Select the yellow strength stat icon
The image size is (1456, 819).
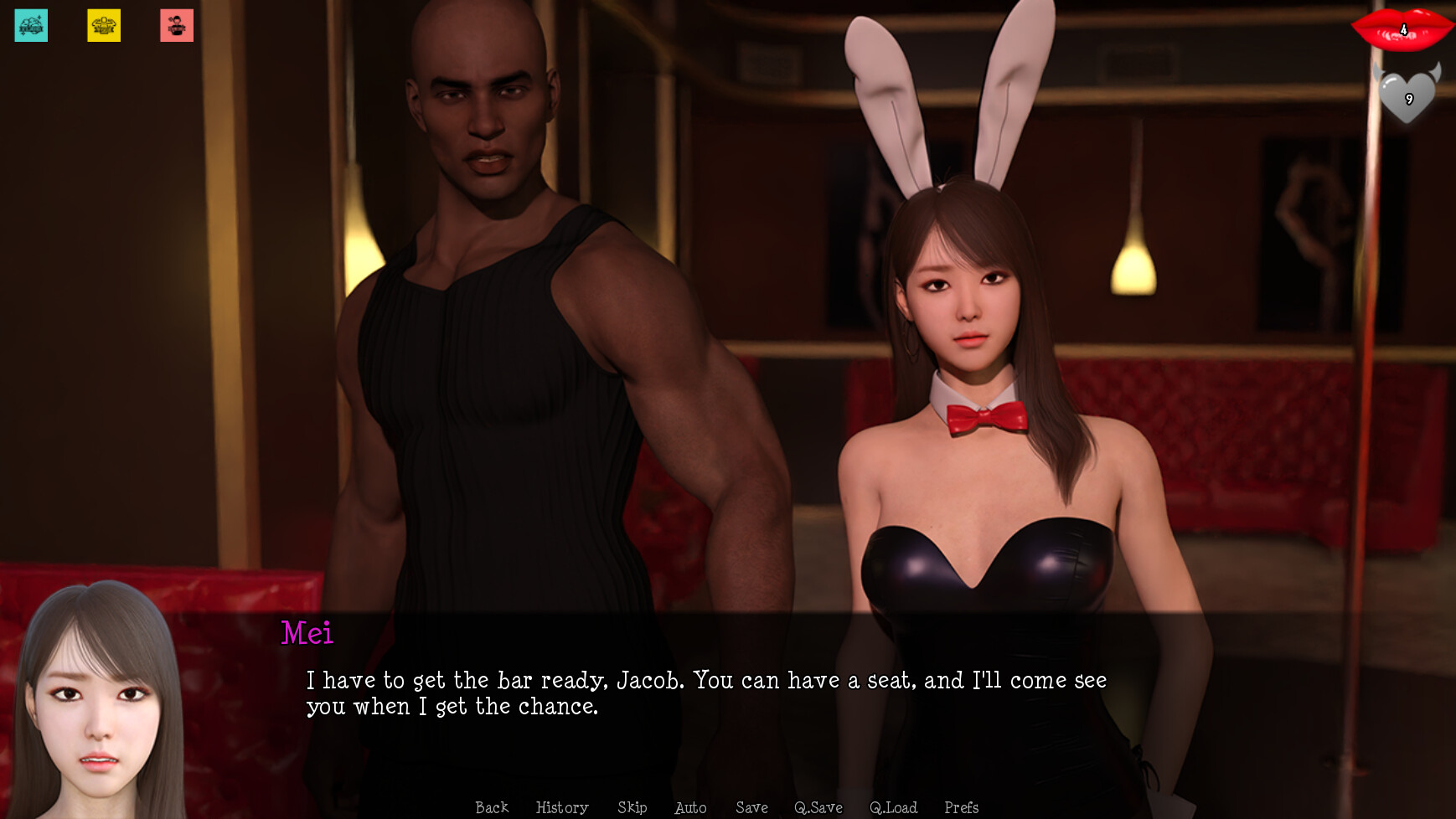click(104, 25)
